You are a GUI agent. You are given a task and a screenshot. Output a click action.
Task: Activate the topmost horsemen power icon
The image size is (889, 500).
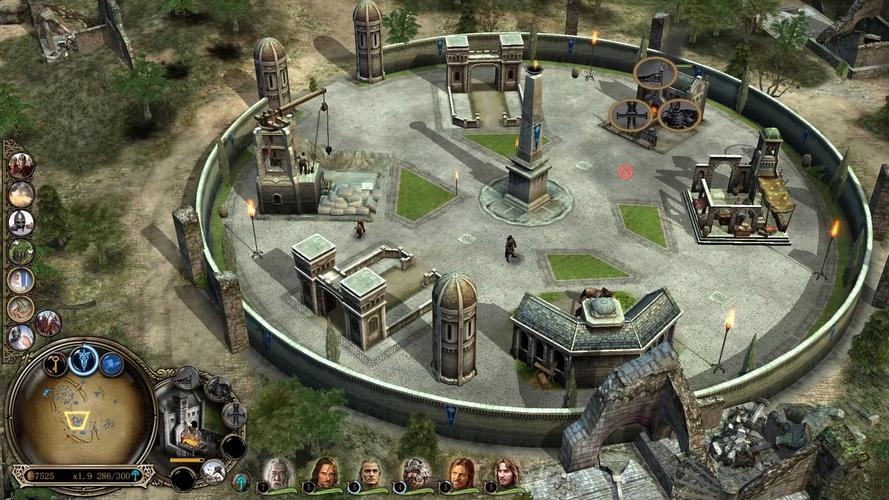20,164
